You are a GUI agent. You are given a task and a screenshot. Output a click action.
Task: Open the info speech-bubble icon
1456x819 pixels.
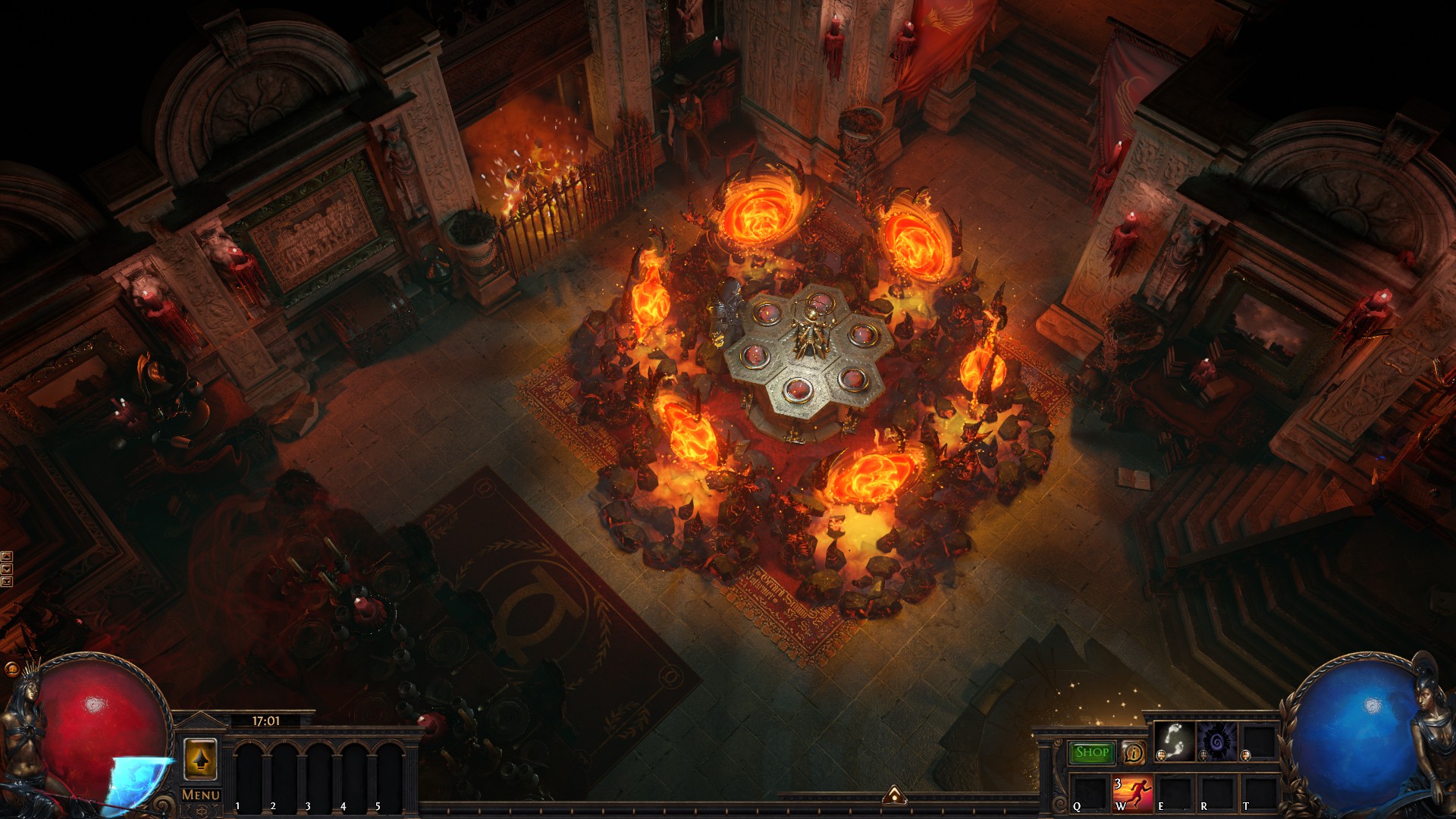(x=1133, y=753)
